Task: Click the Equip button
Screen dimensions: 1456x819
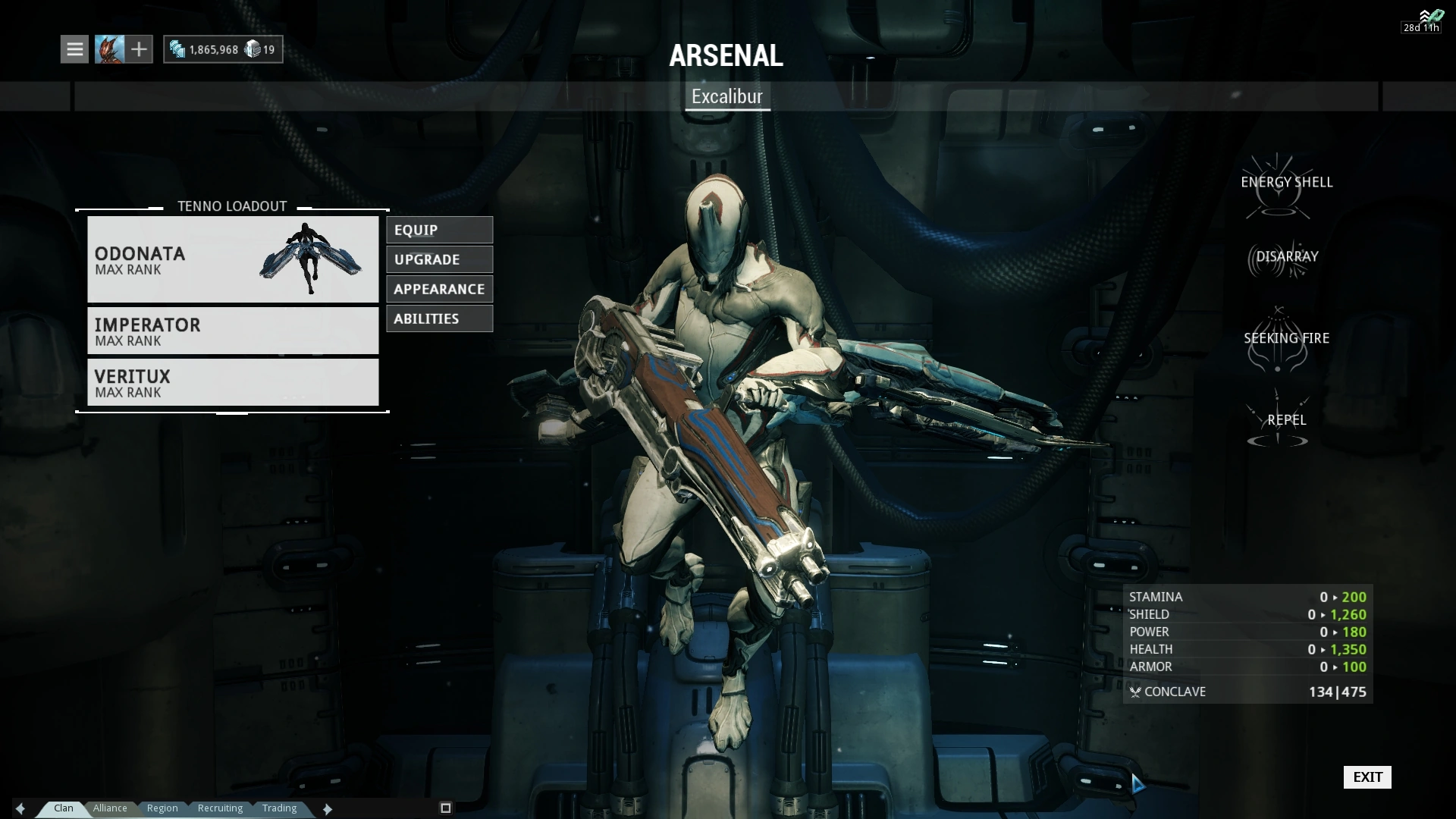Action: point(439,230)
